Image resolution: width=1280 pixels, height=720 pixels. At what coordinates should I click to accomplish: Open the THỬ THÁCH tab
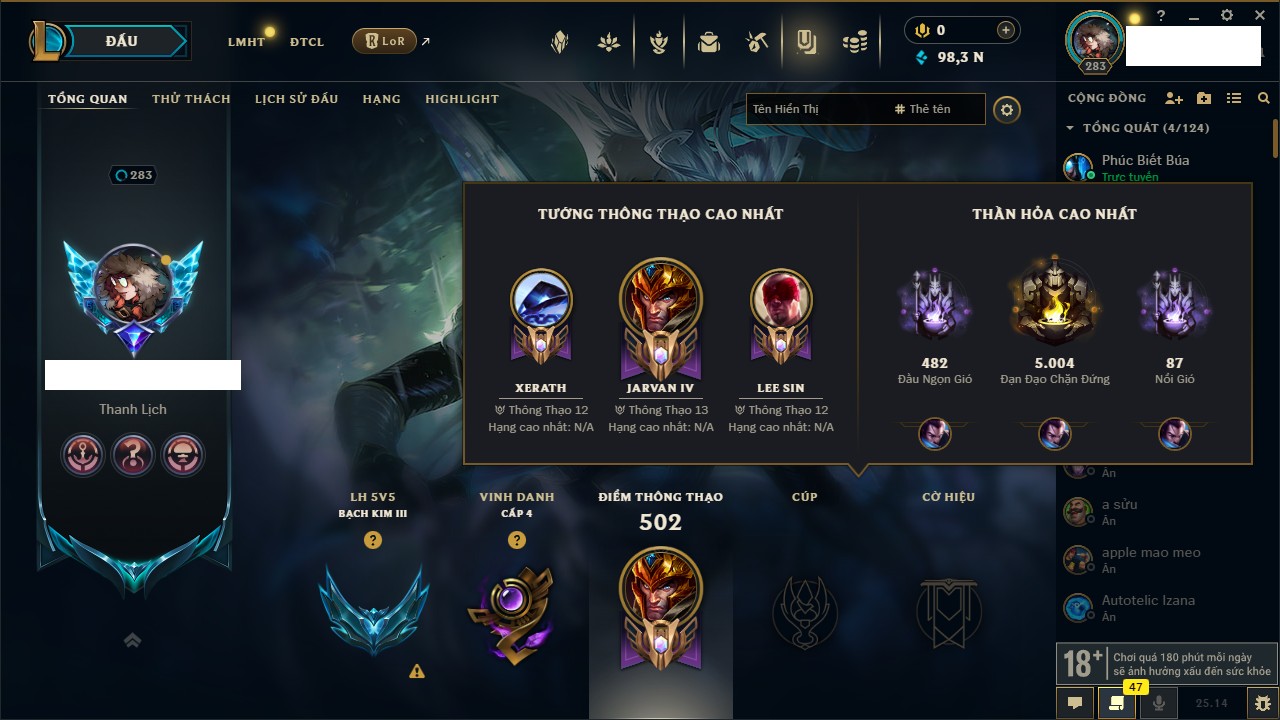(191, 99)
